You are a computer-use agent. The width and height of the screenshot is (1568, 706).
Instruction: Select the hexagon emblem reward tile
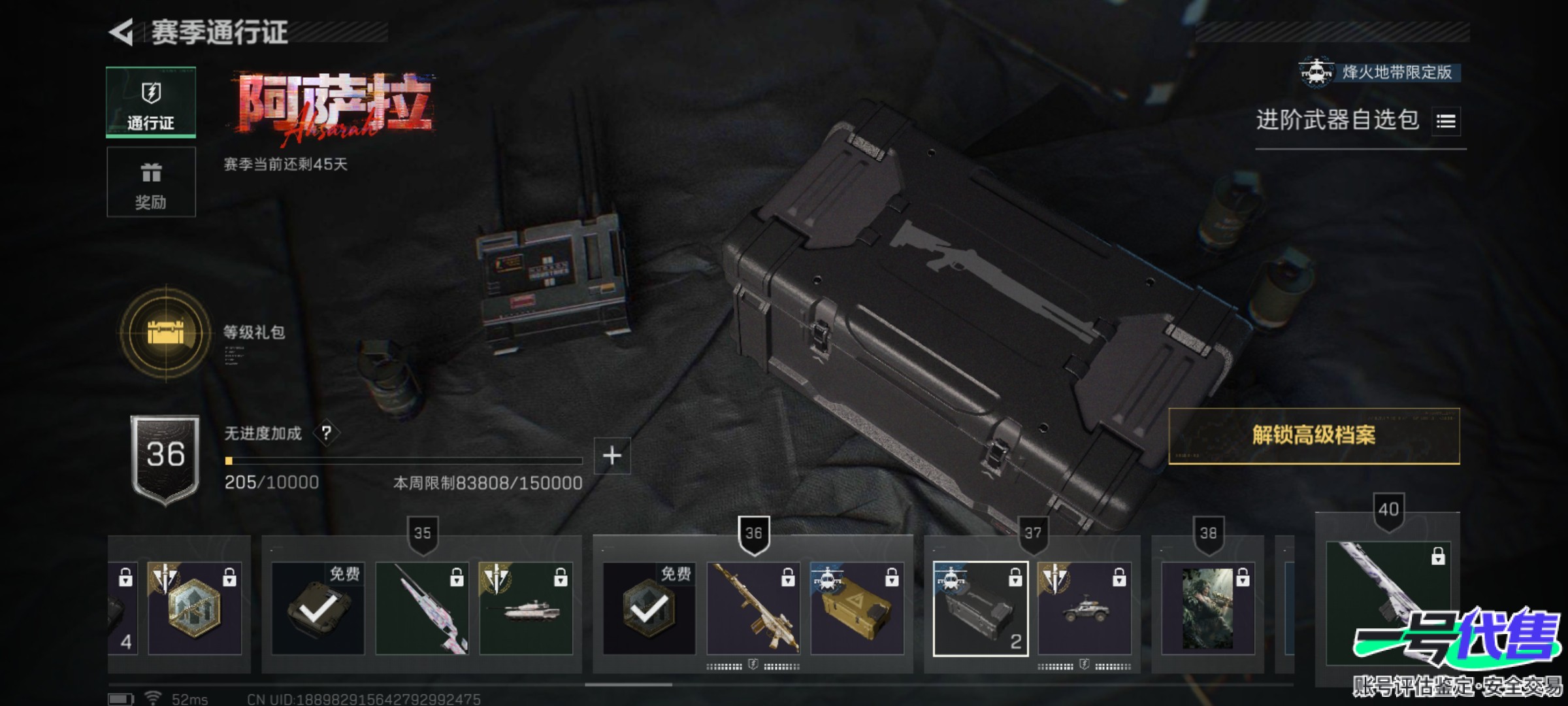click(195, 609)
